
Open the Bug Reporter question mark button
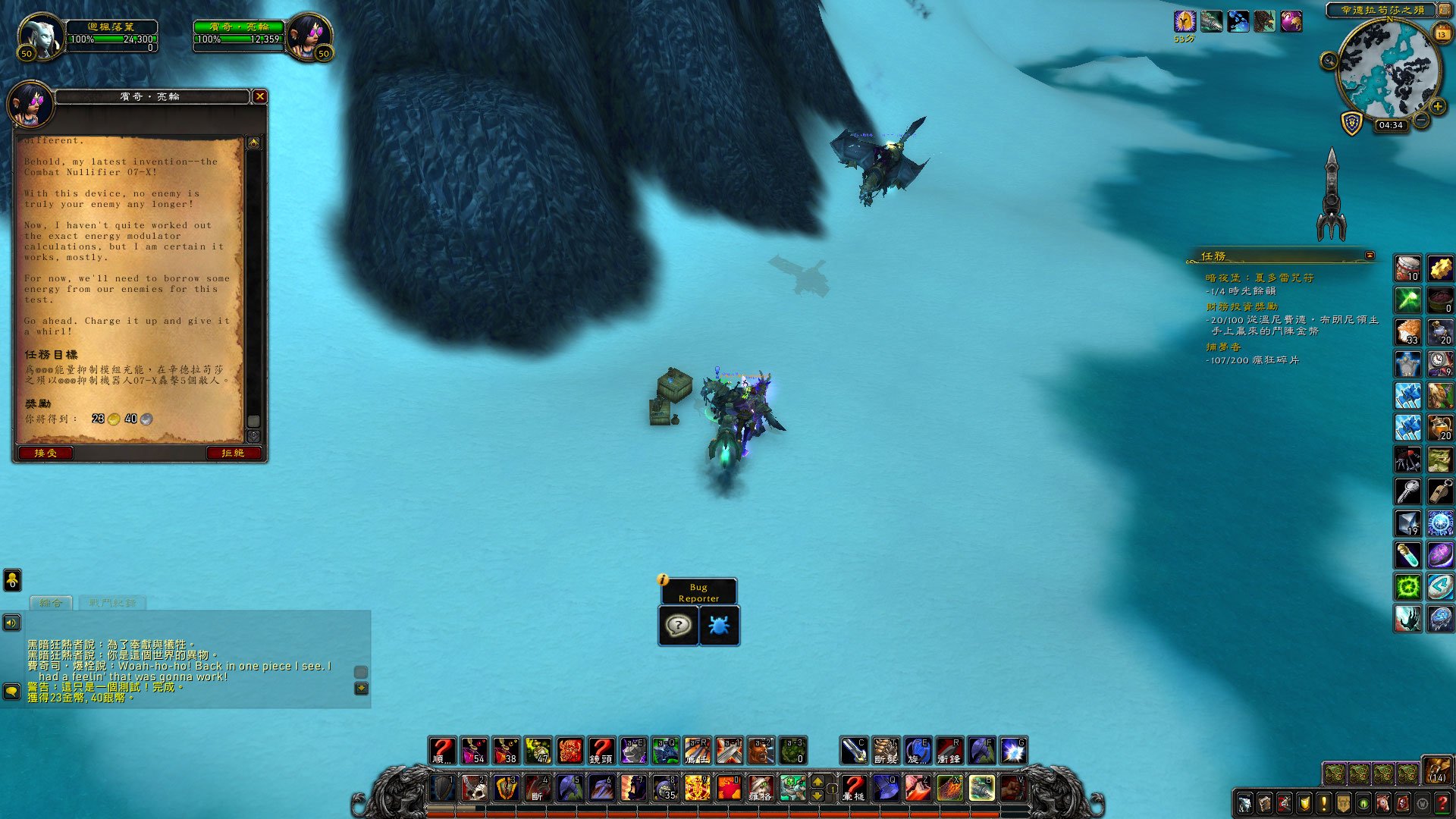(678, 626)
